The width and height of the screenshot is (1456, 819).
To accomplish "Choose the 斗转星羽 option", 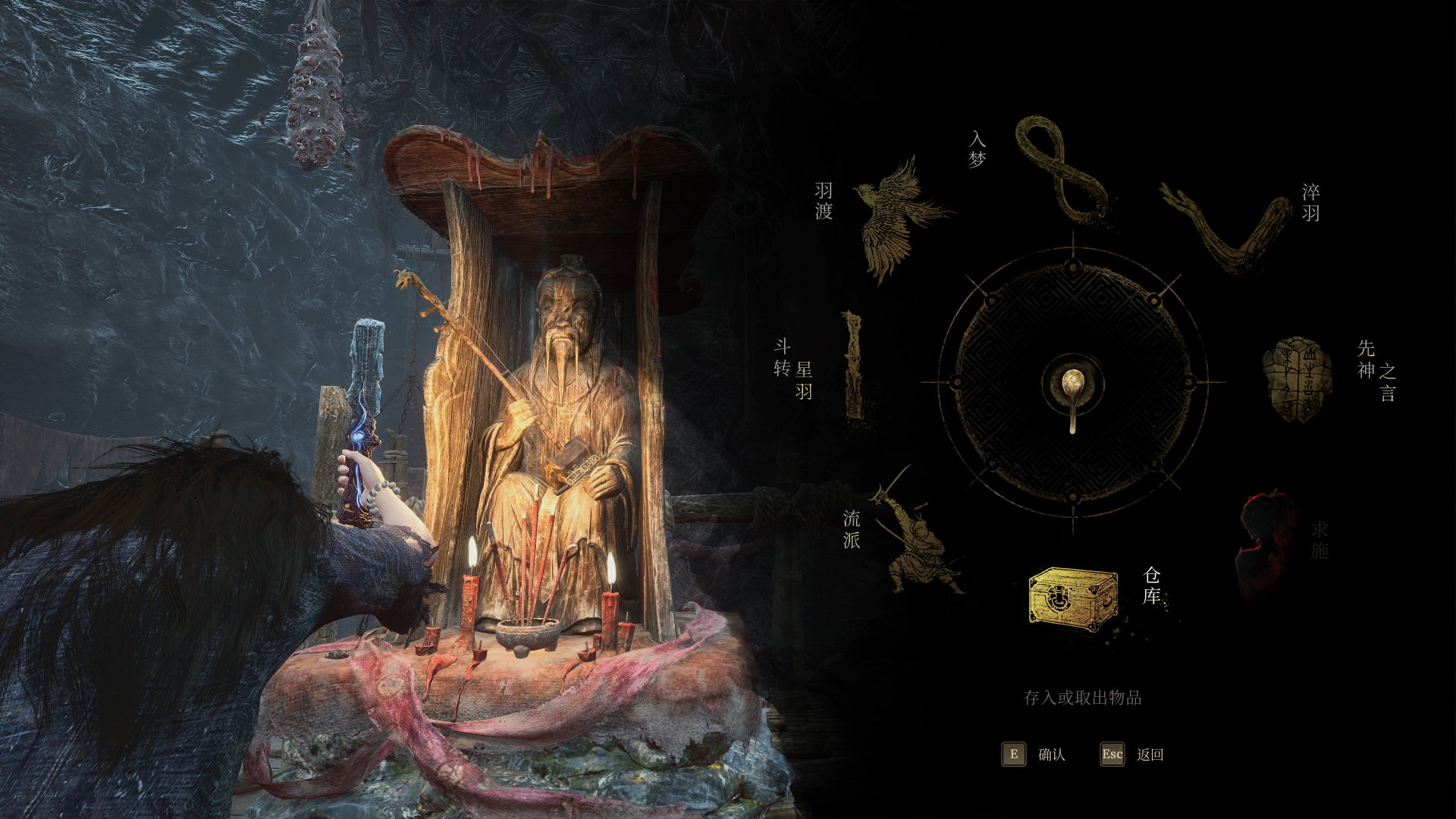I will tap(853, 365).
